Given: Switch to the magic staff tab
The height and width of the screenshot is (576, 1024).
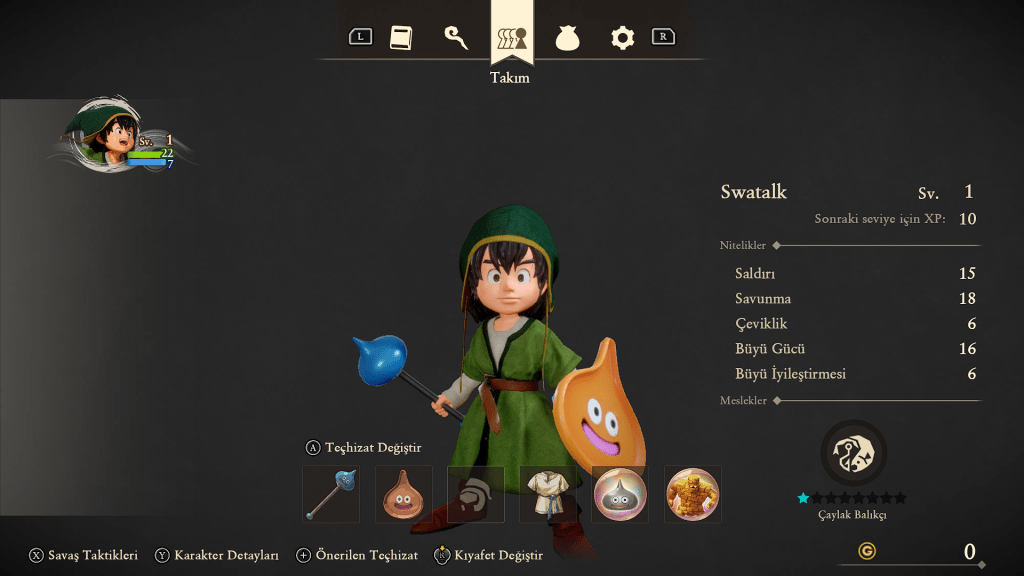Looking at the screenshot, I should tap(456, 38).
